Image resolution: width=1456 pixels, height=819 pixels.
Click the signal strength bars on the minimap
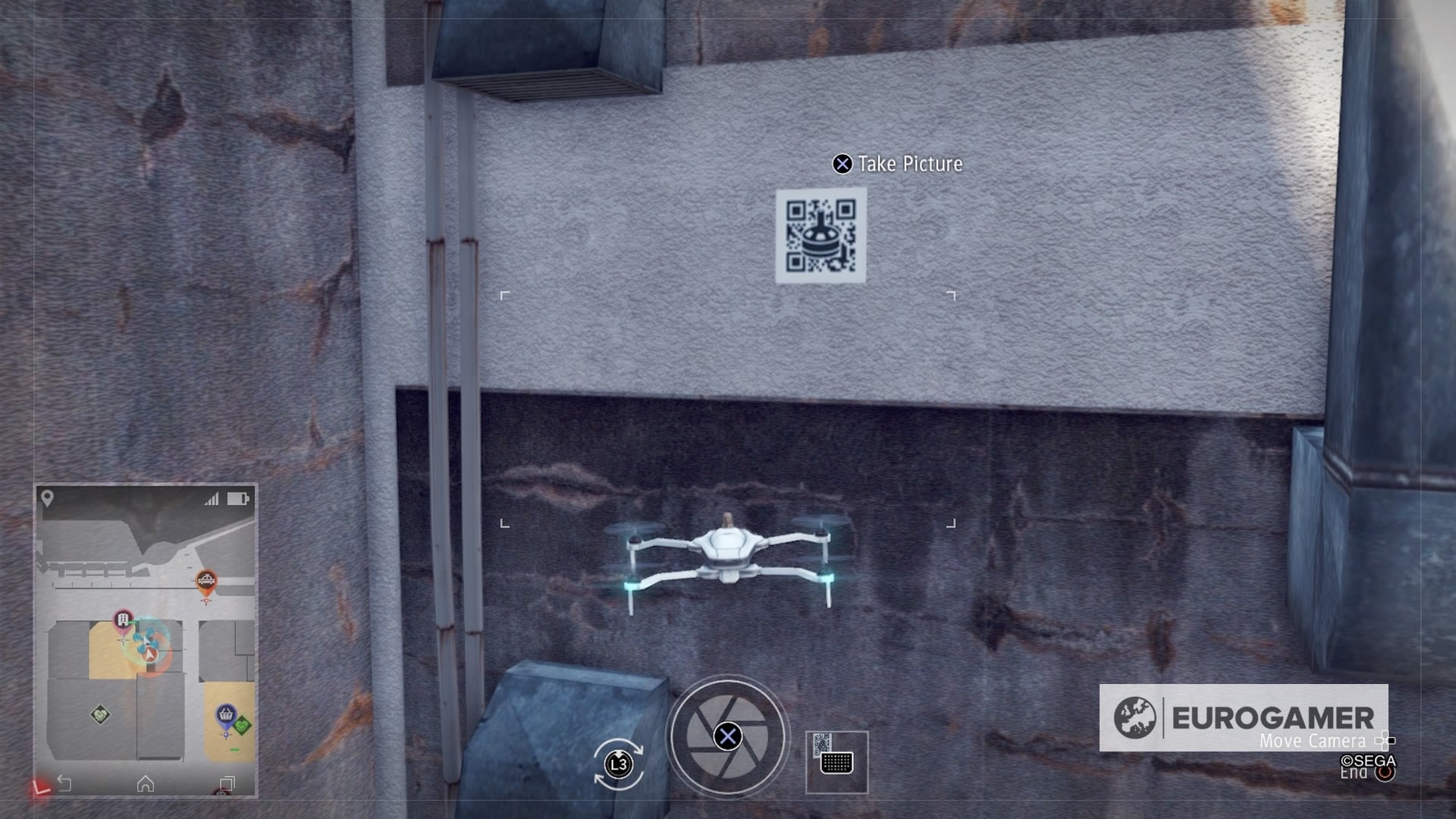click(211, 499)
